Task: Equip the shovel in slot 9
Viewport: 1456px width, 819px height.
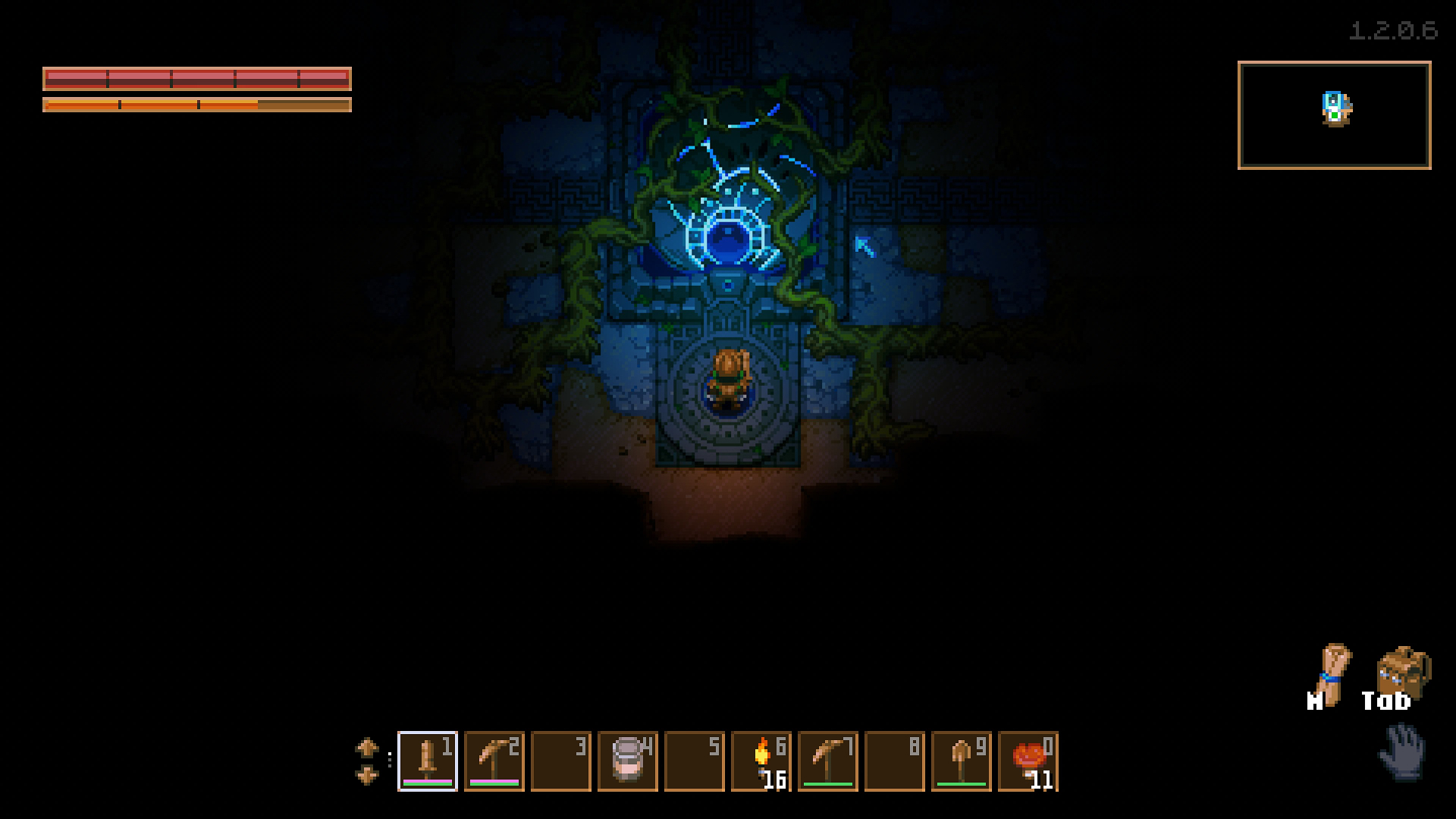Action: coord(962,761)
